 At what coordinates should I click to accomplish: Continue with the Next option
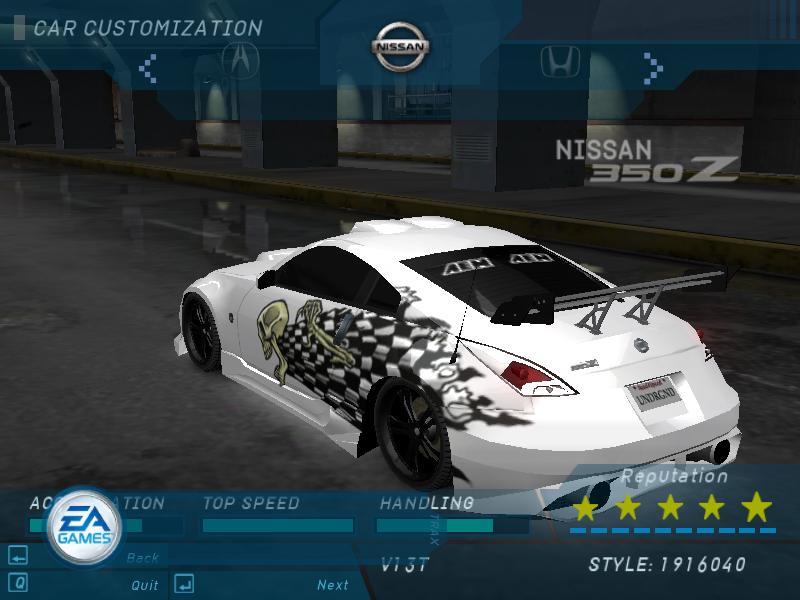333,585
